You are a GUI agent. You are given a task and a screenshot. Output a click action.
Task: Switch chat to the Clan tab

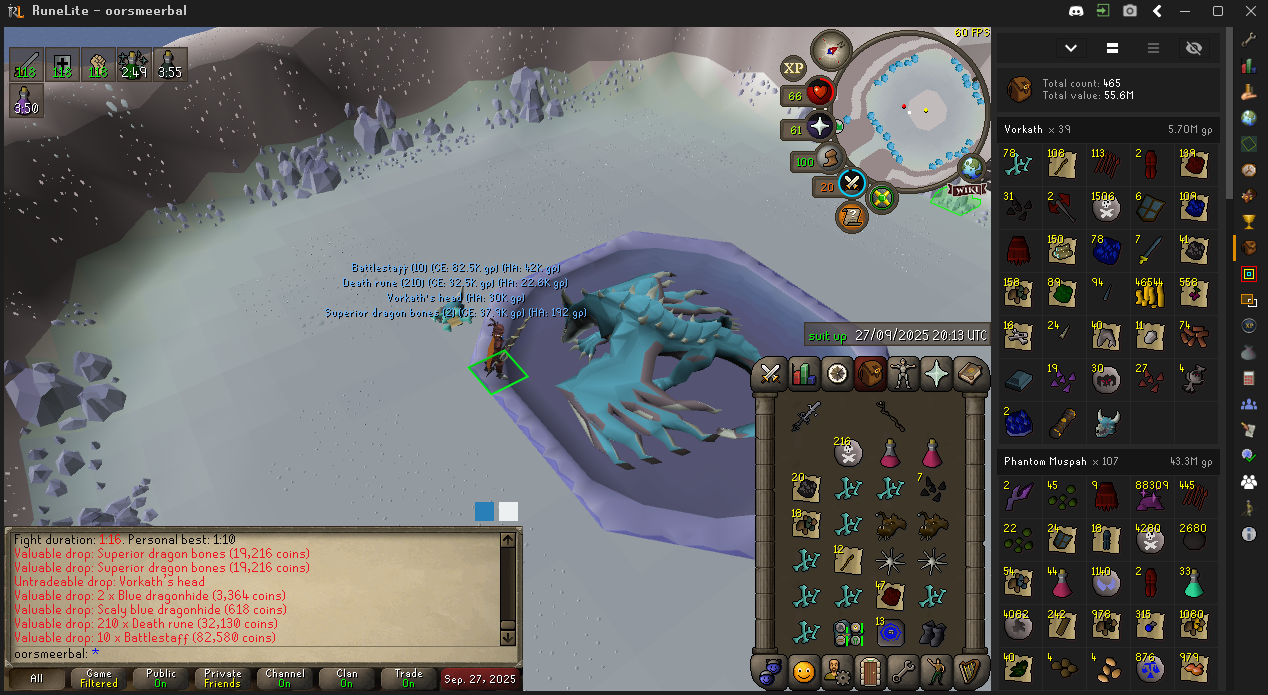point(347,678)
